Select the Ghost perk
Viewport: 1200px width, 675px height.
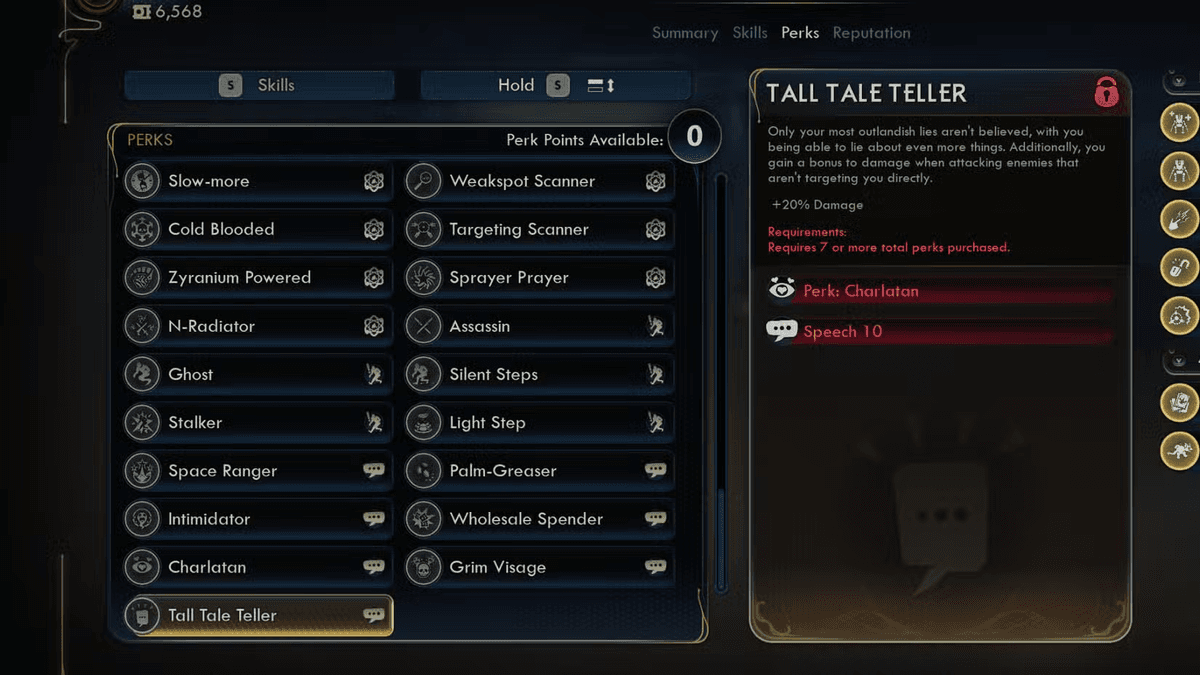(x=258, y=374)
